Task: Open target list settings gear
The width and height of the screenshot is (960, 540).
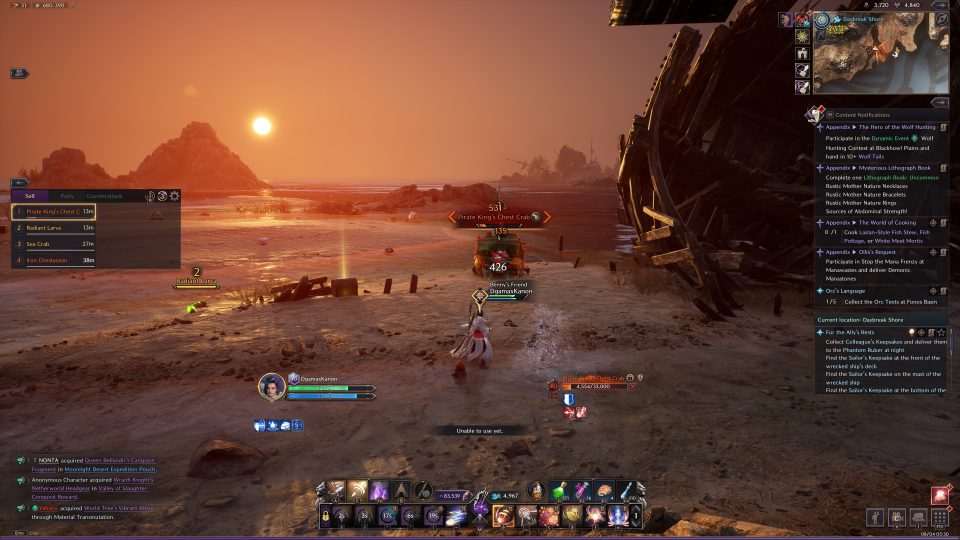Action: coord(175,196)
